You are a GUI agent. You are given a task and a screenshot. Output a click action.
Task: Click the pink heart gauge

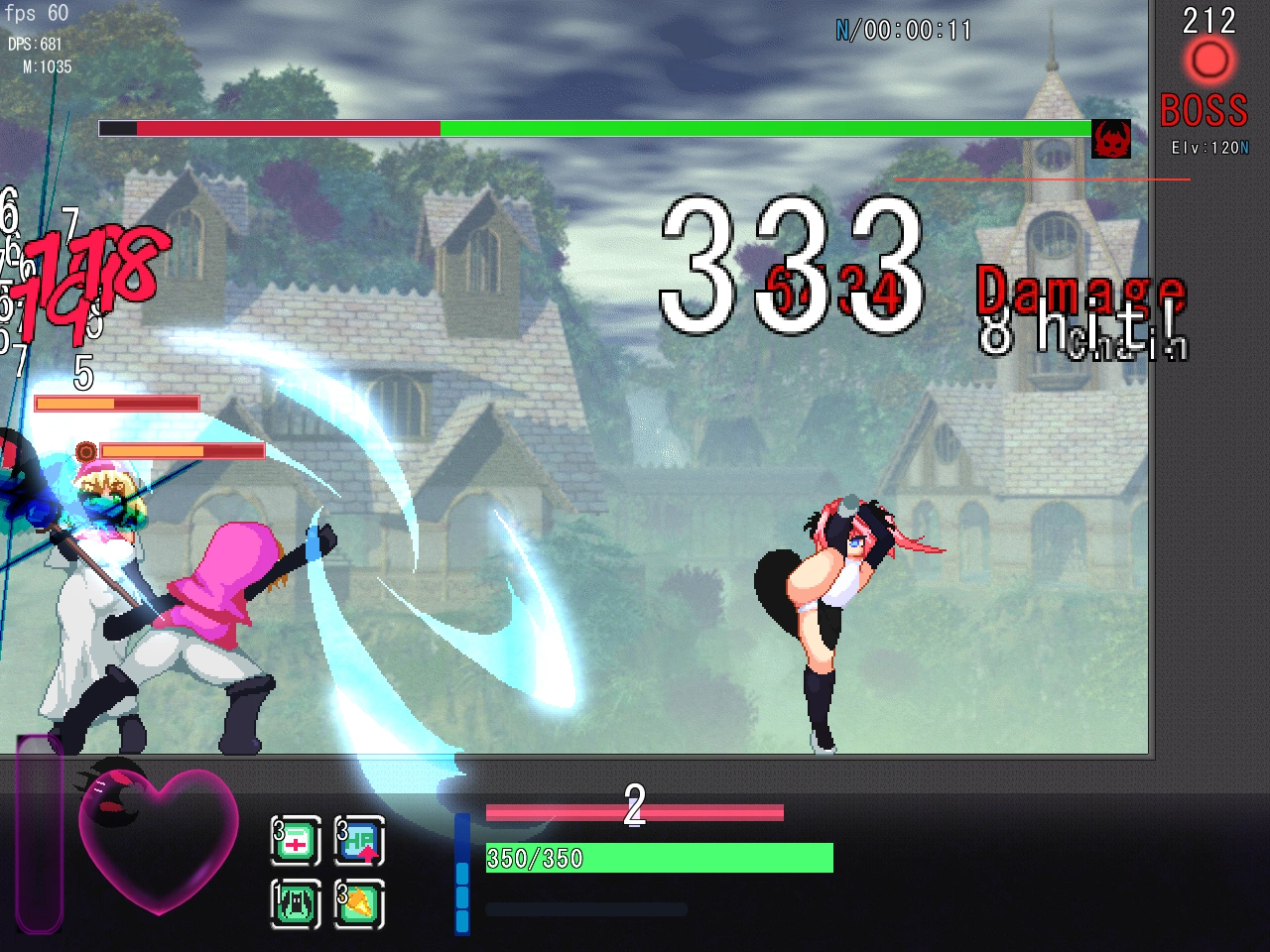click(159, 838)
